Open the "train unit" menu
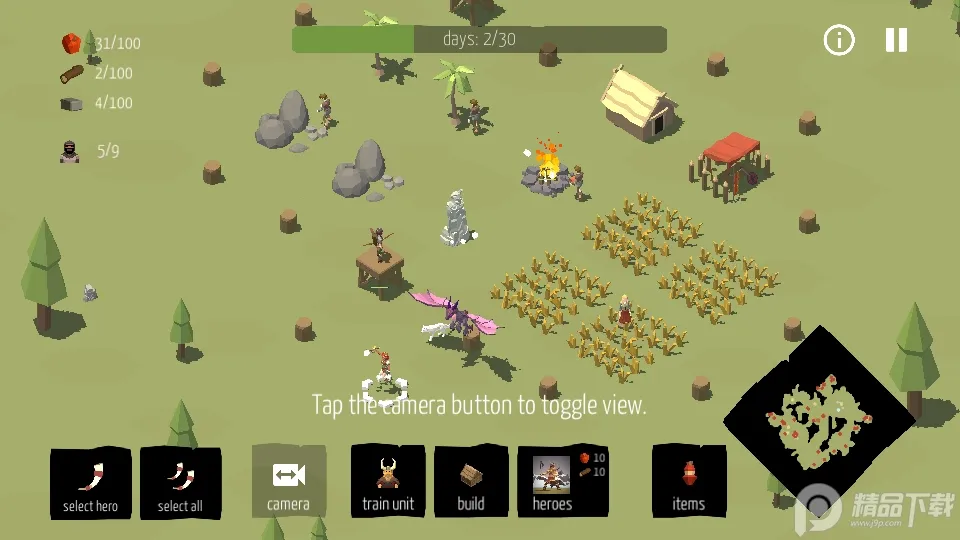 point(388,482)
